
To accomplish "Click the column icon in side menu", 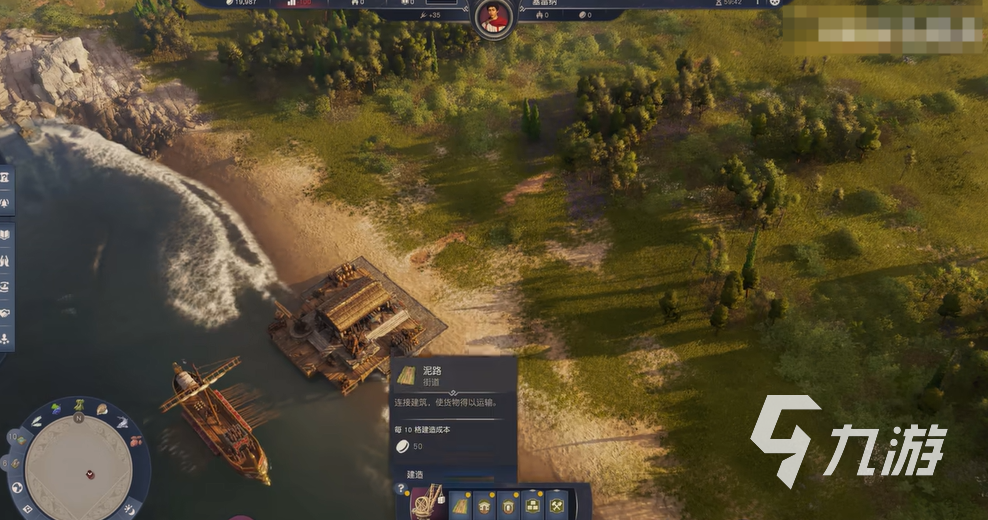I will tap(6, 177).
